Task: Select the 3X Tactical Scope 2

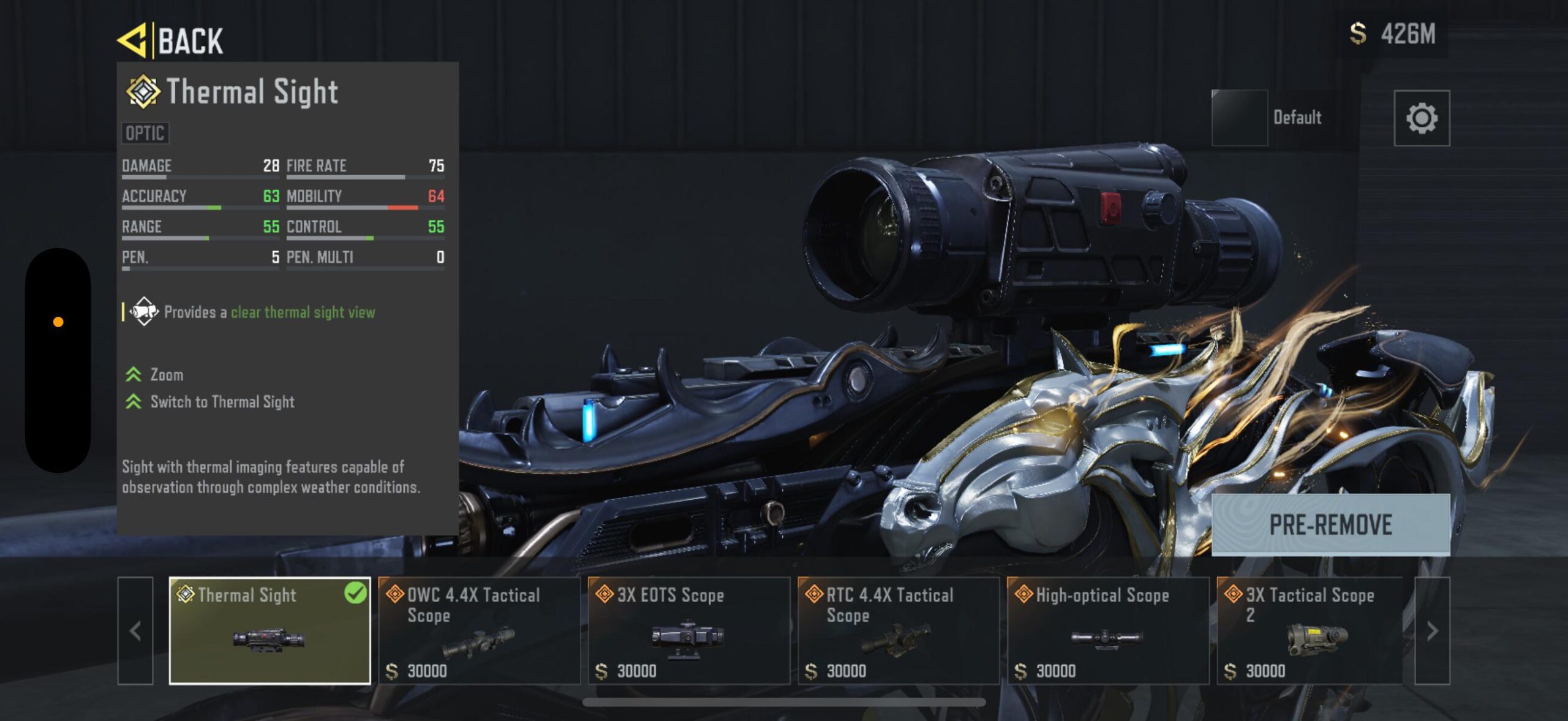Action: click(1310, 630)
